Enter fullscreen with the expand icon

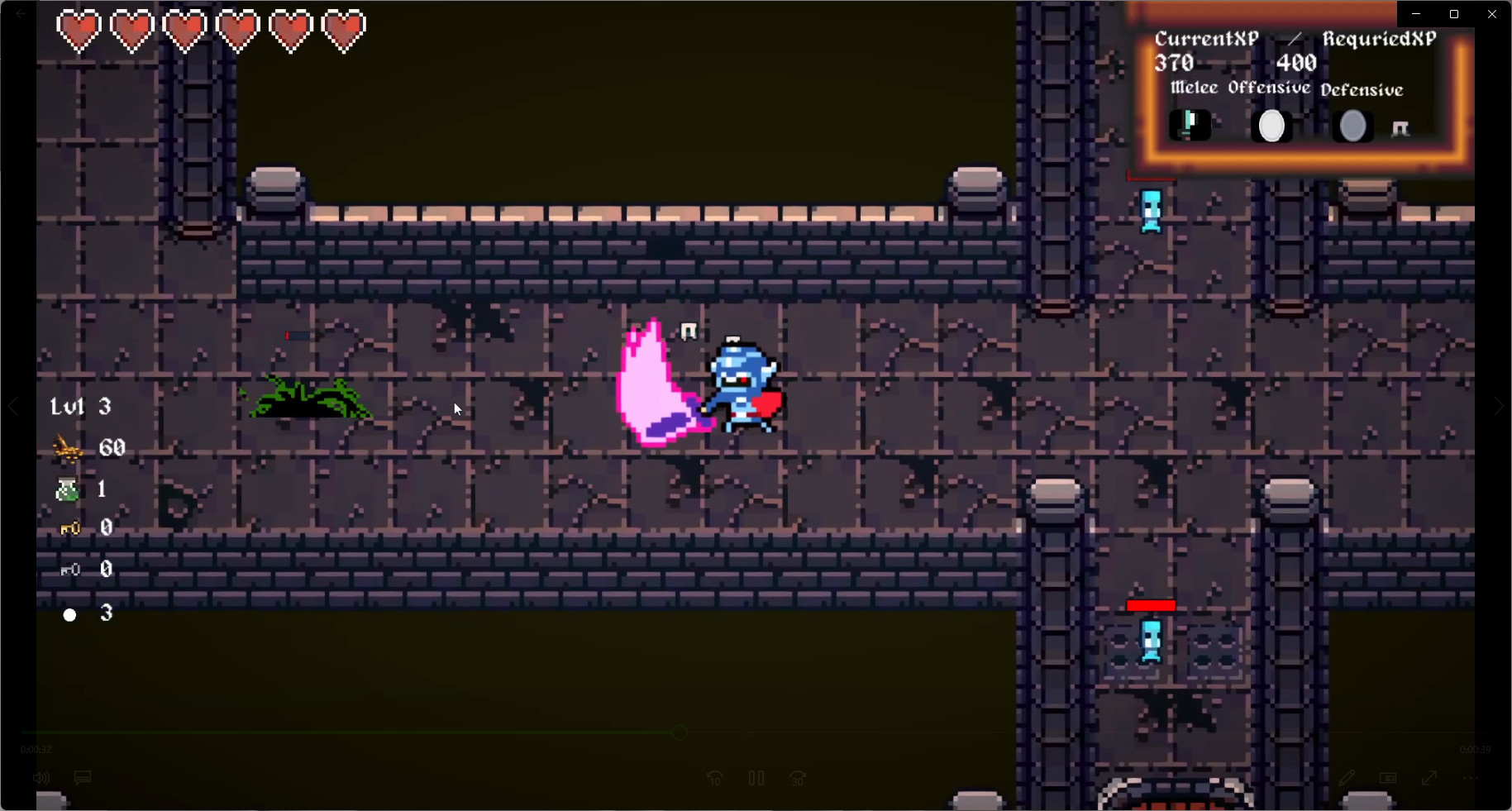1429,778
